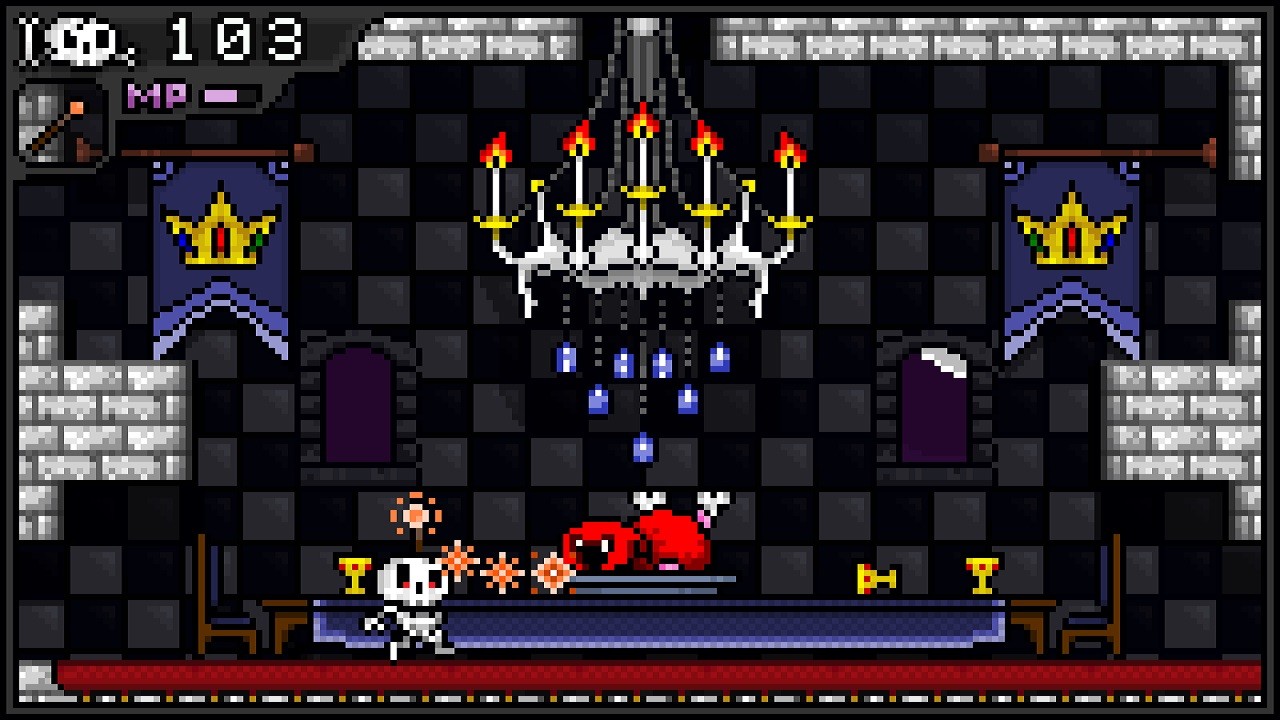The image size is (1280, 720).
Task: Click the lowest blue gem falling from the chandelier
Action: point(643,450)
